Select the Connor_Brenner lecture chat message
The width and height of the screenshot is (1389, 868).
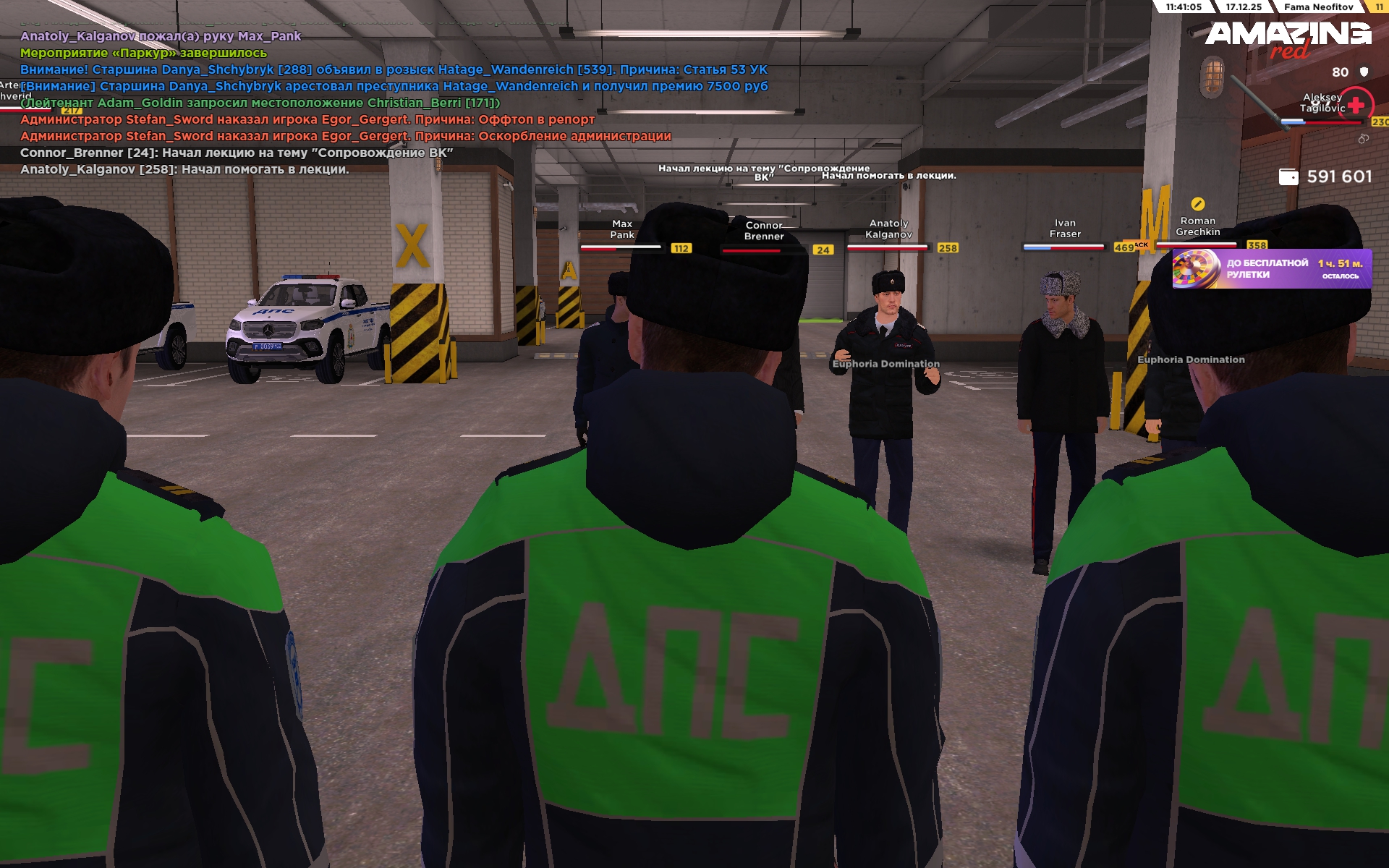click(x=237, y=153)
